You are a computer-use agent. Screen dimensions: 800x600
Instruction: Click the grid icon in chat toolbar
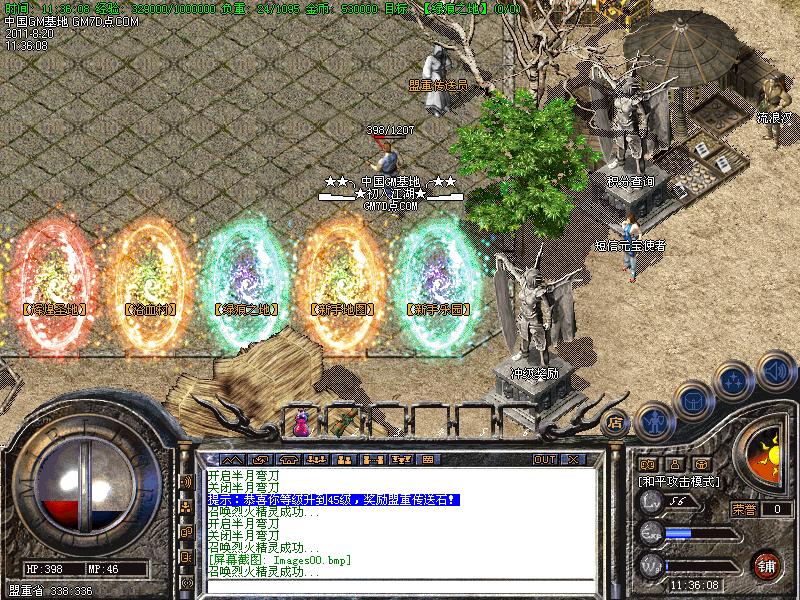click(x=428, y=459)
